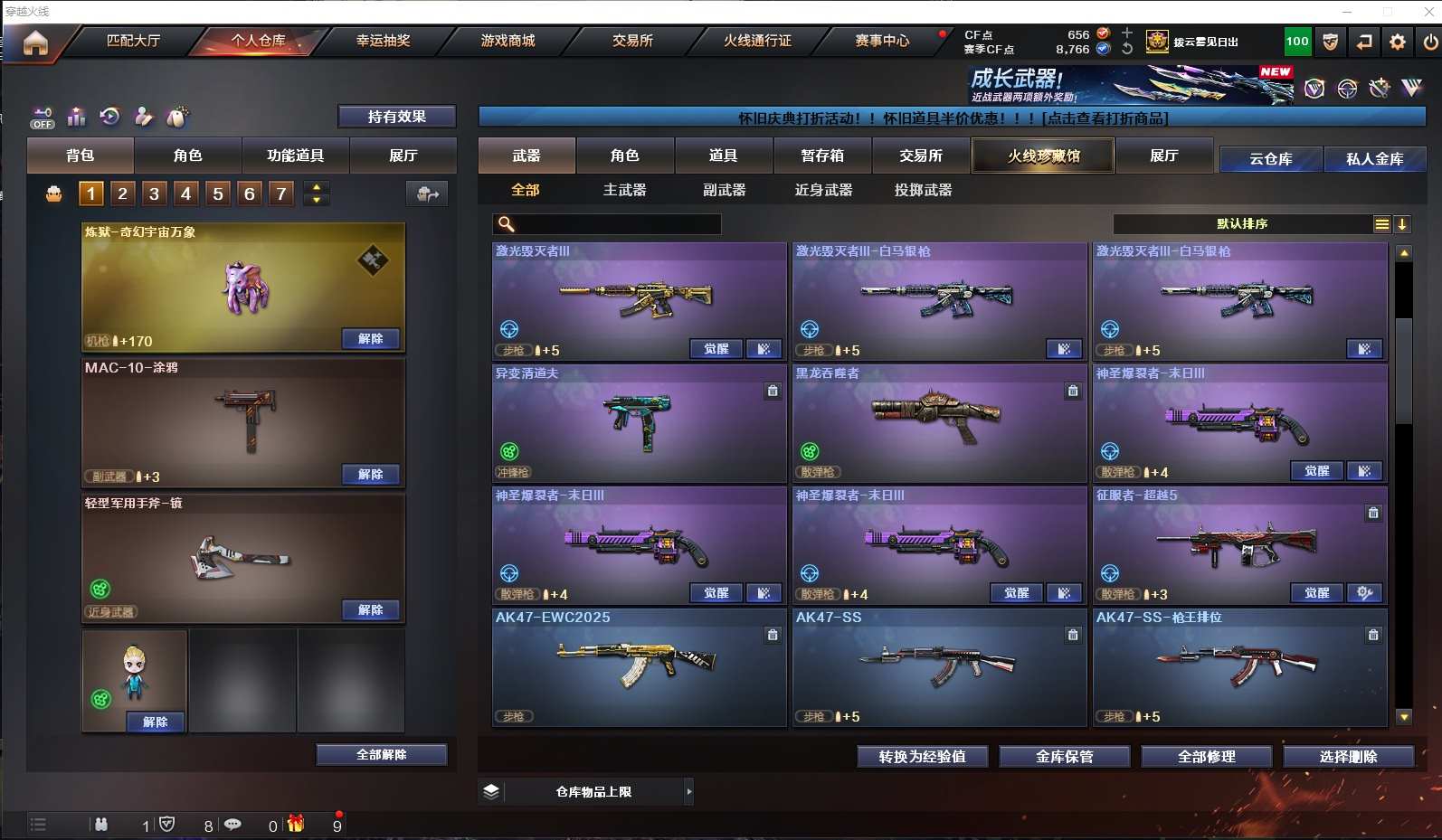Click the home icon button
Viewport: 1442px width, 840px height.
35,42
